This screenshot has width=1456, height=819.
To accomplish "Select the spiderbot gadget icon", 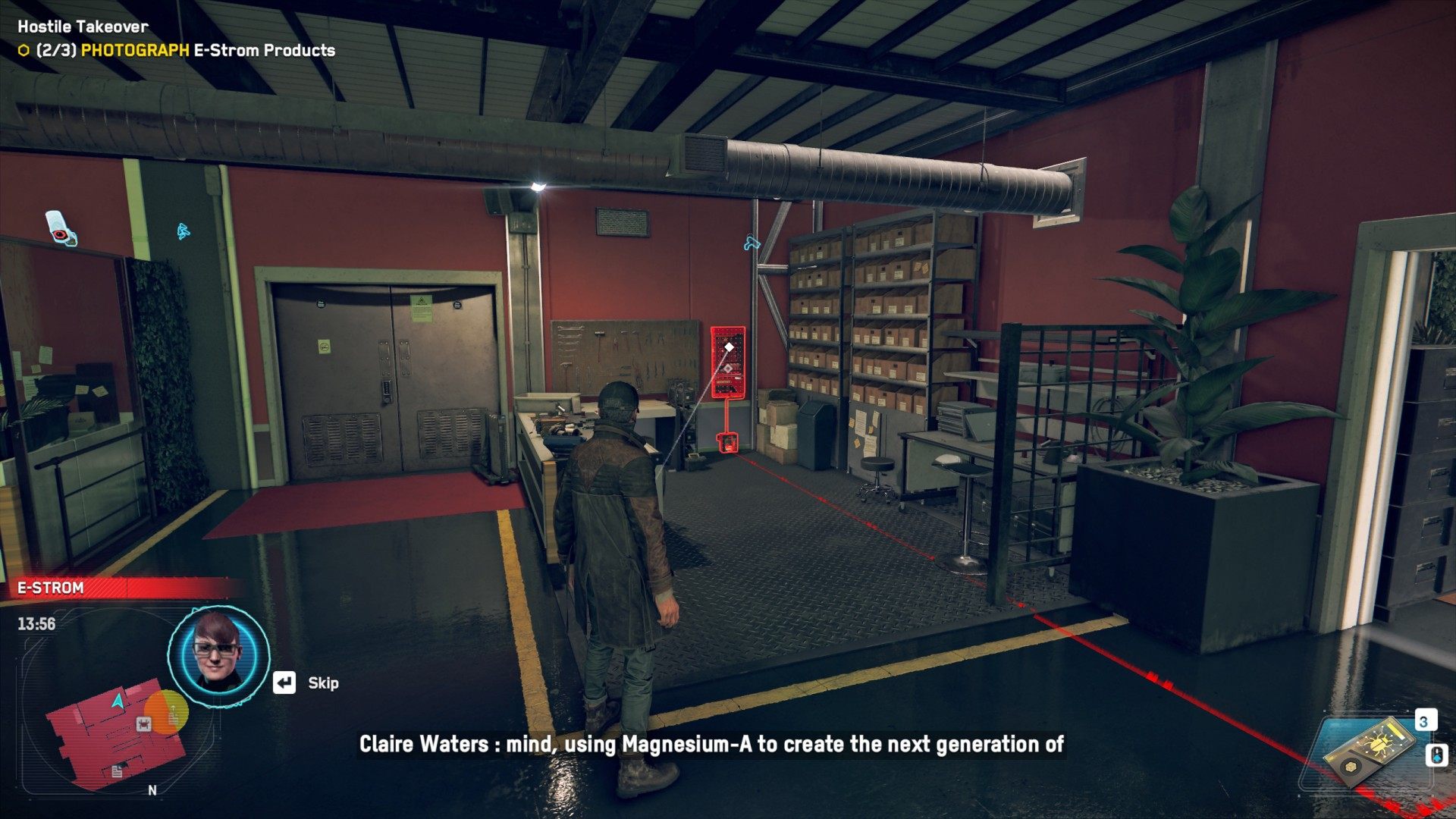I will (x=1370, y=750).
